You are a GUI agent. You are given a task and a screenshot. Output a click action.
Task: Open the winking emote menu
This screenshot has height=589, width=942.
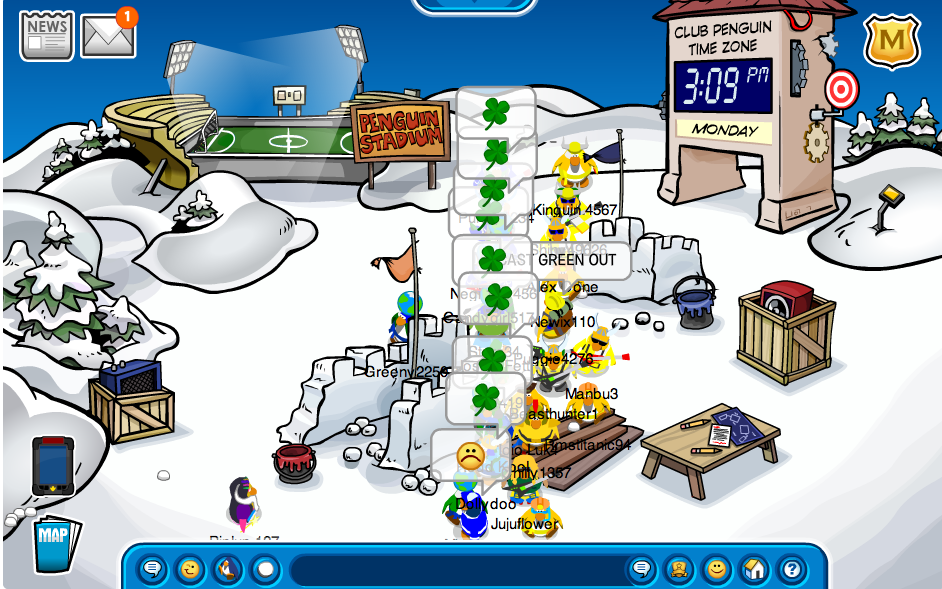(190, 570)
